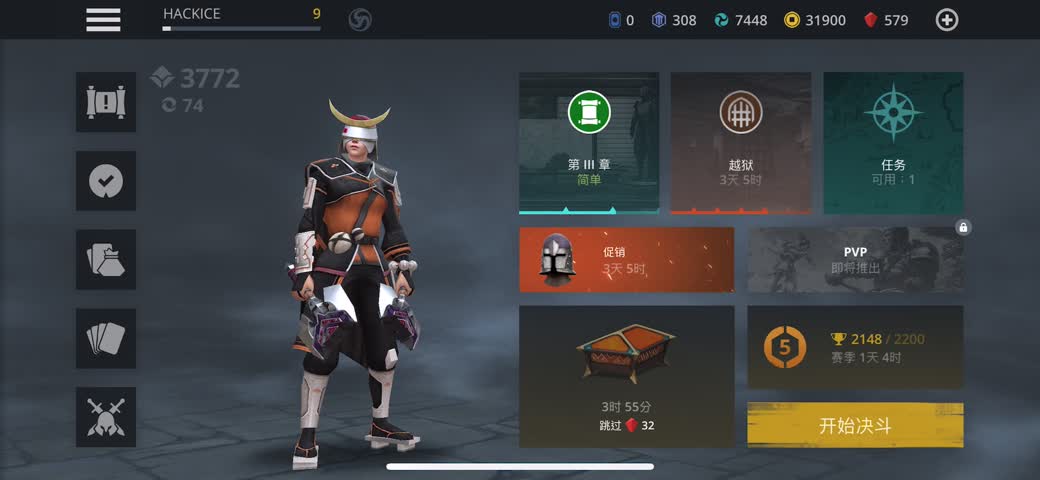Open the Missions (任务) tile
The height and width of the screenshot is (480, 1040).
[893, 142]
